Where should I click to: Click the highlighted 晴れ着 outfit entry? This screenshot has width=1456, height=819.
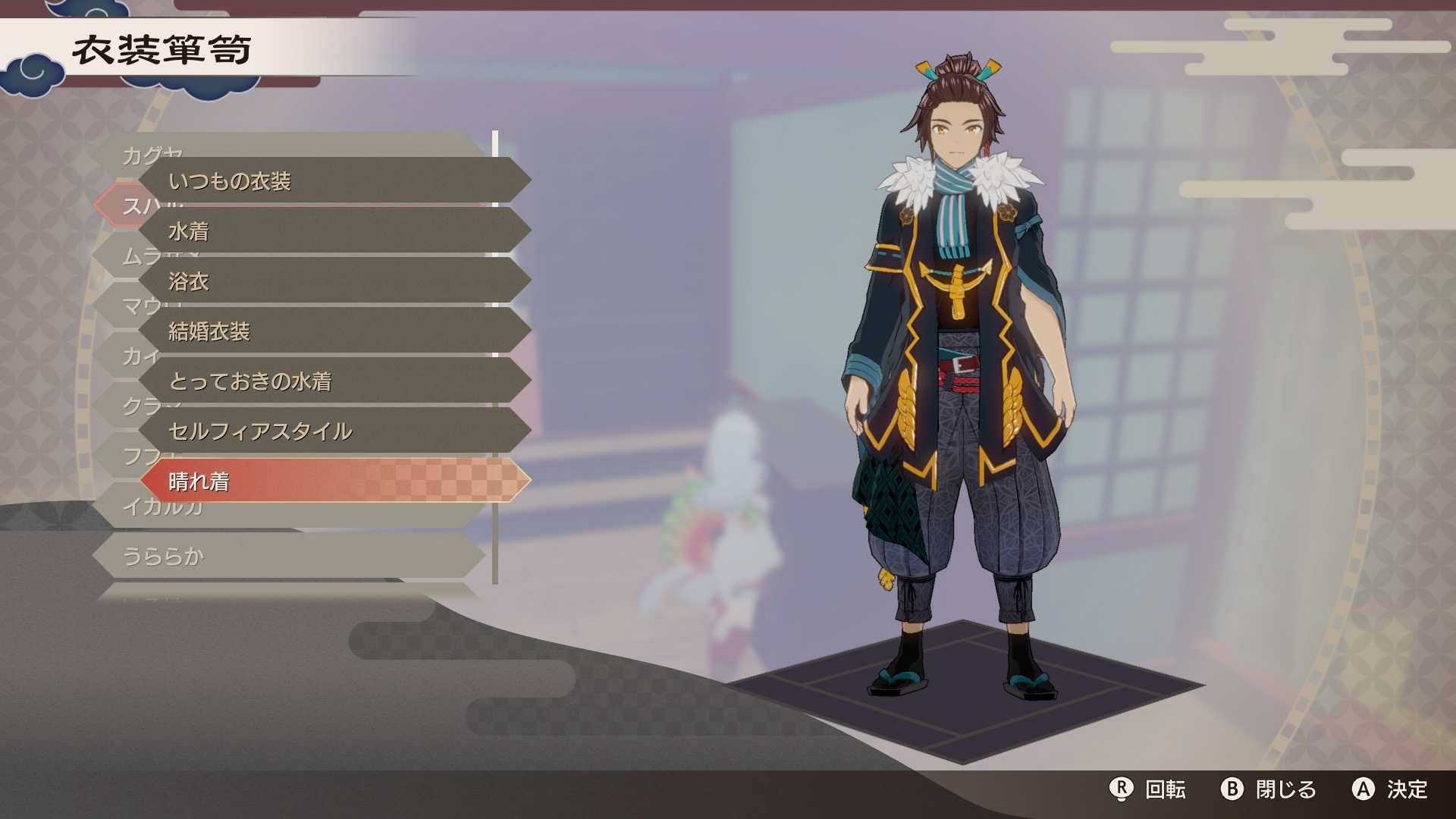(334, 481)
